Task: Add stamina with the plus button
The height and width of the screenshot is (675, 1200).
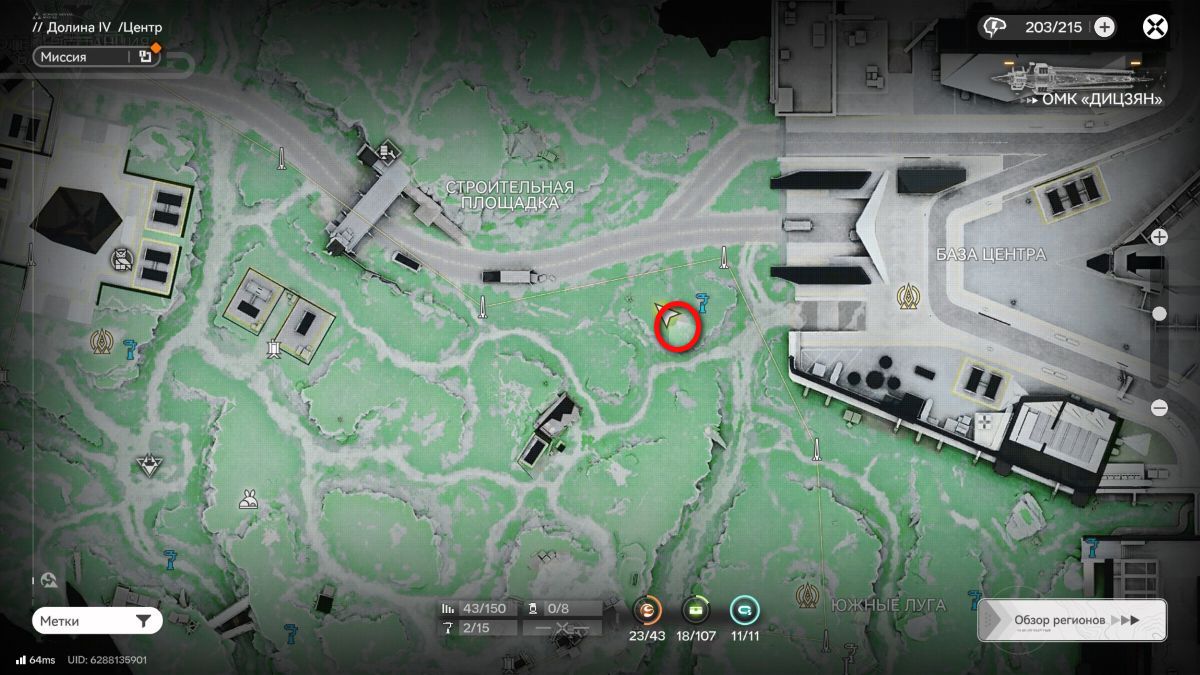Action: 1104,27
